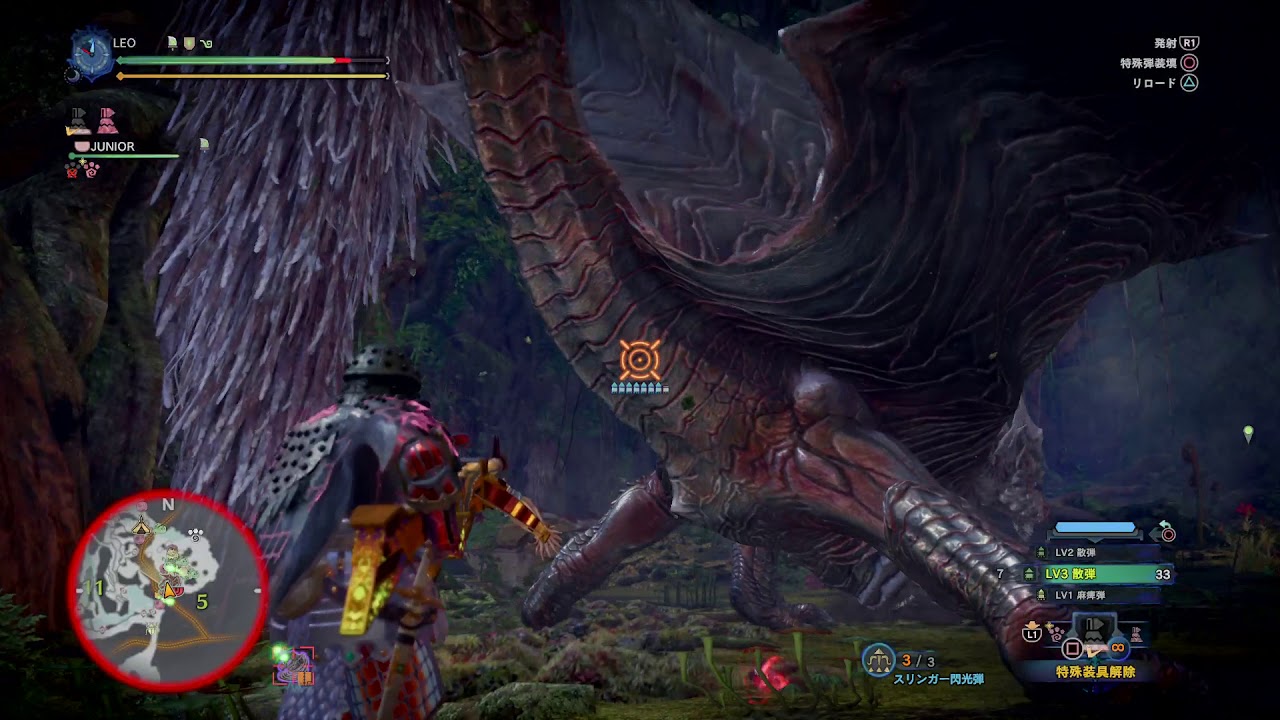
Task: Click the LV1 麻痺弾 ammo icon
Action: [x=1041, y=593]
